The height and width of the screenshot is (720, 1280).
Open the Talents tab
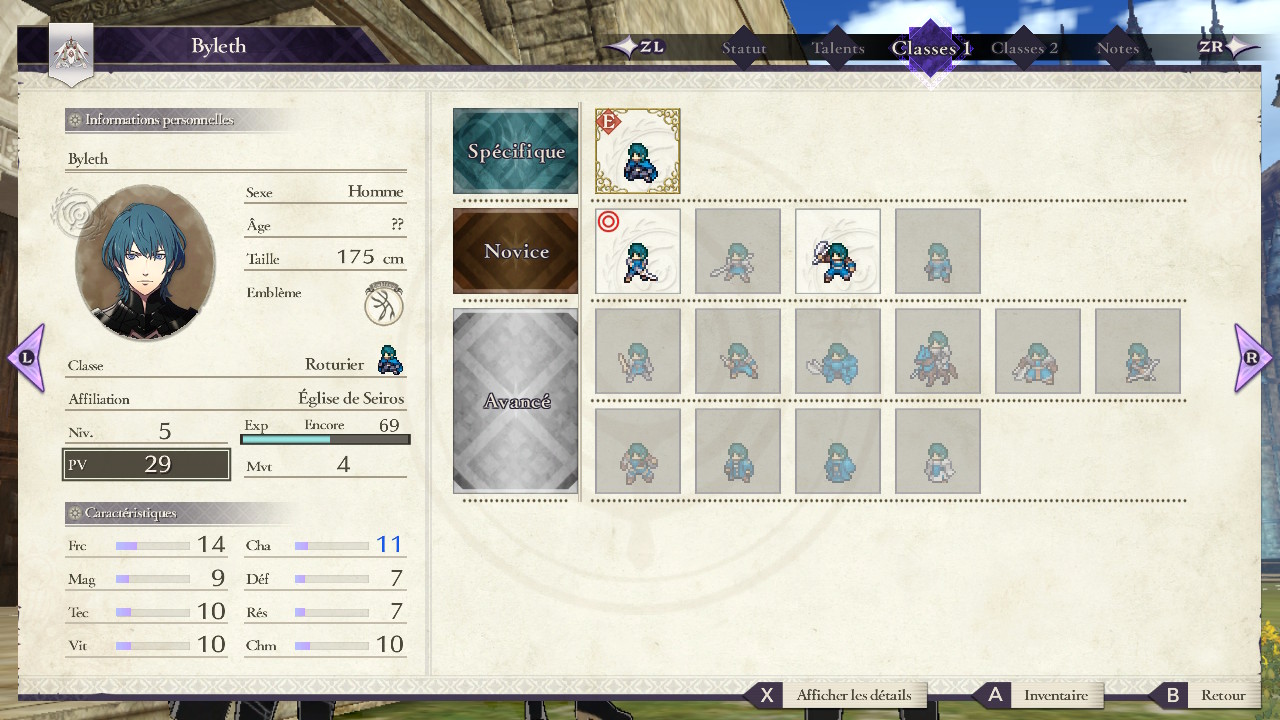click(x=838, y=48)
